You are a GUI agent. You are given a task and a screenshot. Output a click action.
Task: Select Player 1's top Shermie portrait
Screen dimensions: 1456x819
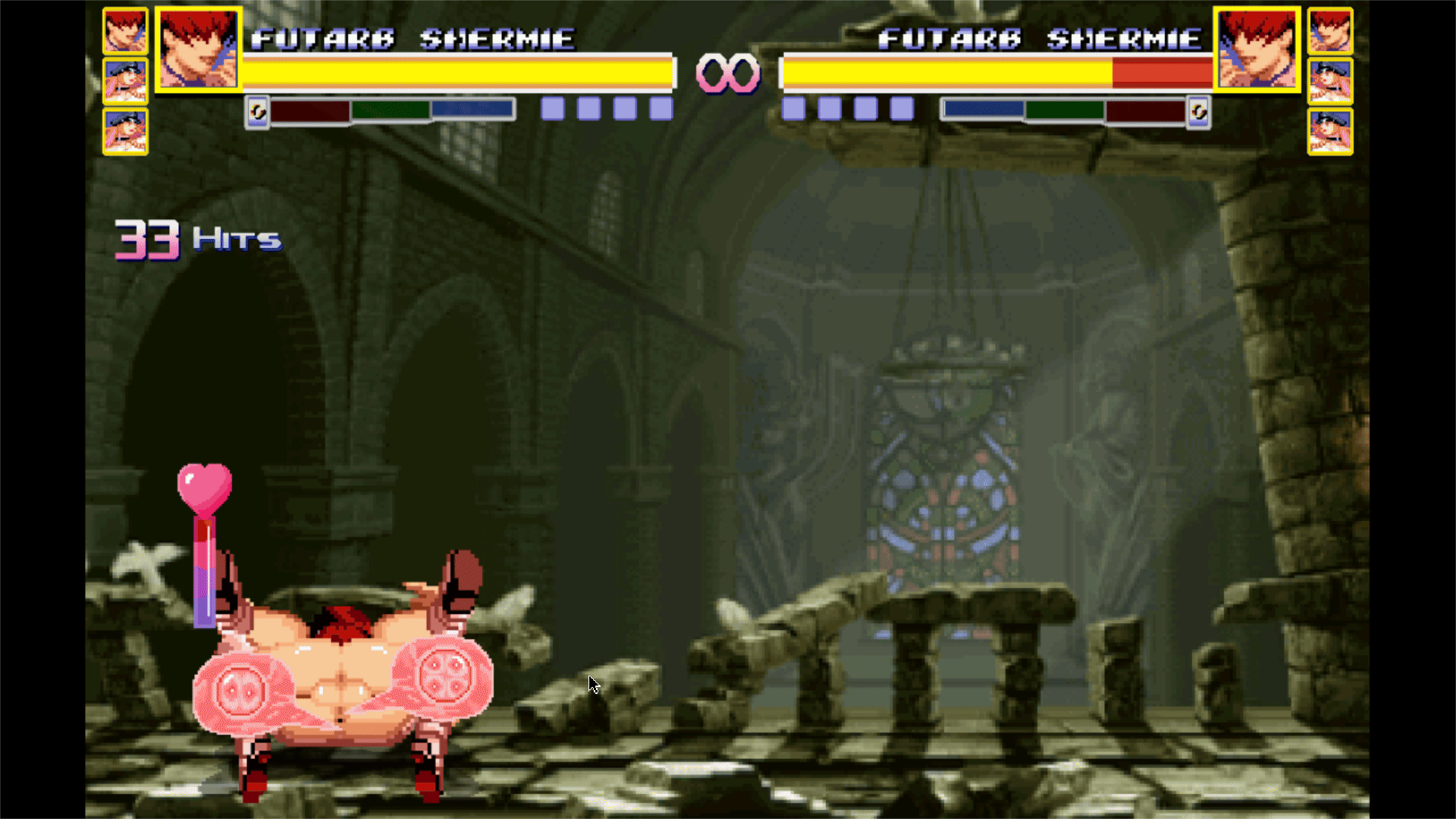[x=125, y=32]
